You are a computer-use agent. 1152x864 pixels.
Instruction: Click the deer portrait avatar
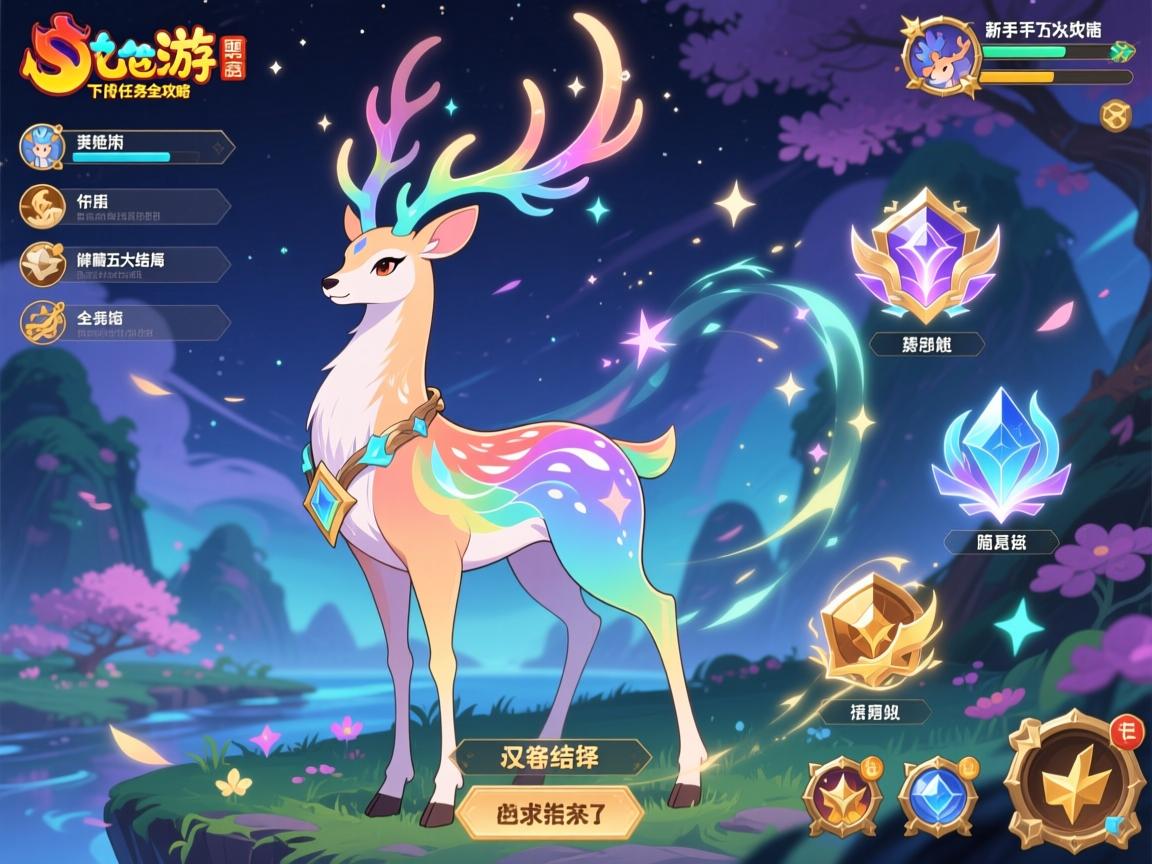(941, 57)
